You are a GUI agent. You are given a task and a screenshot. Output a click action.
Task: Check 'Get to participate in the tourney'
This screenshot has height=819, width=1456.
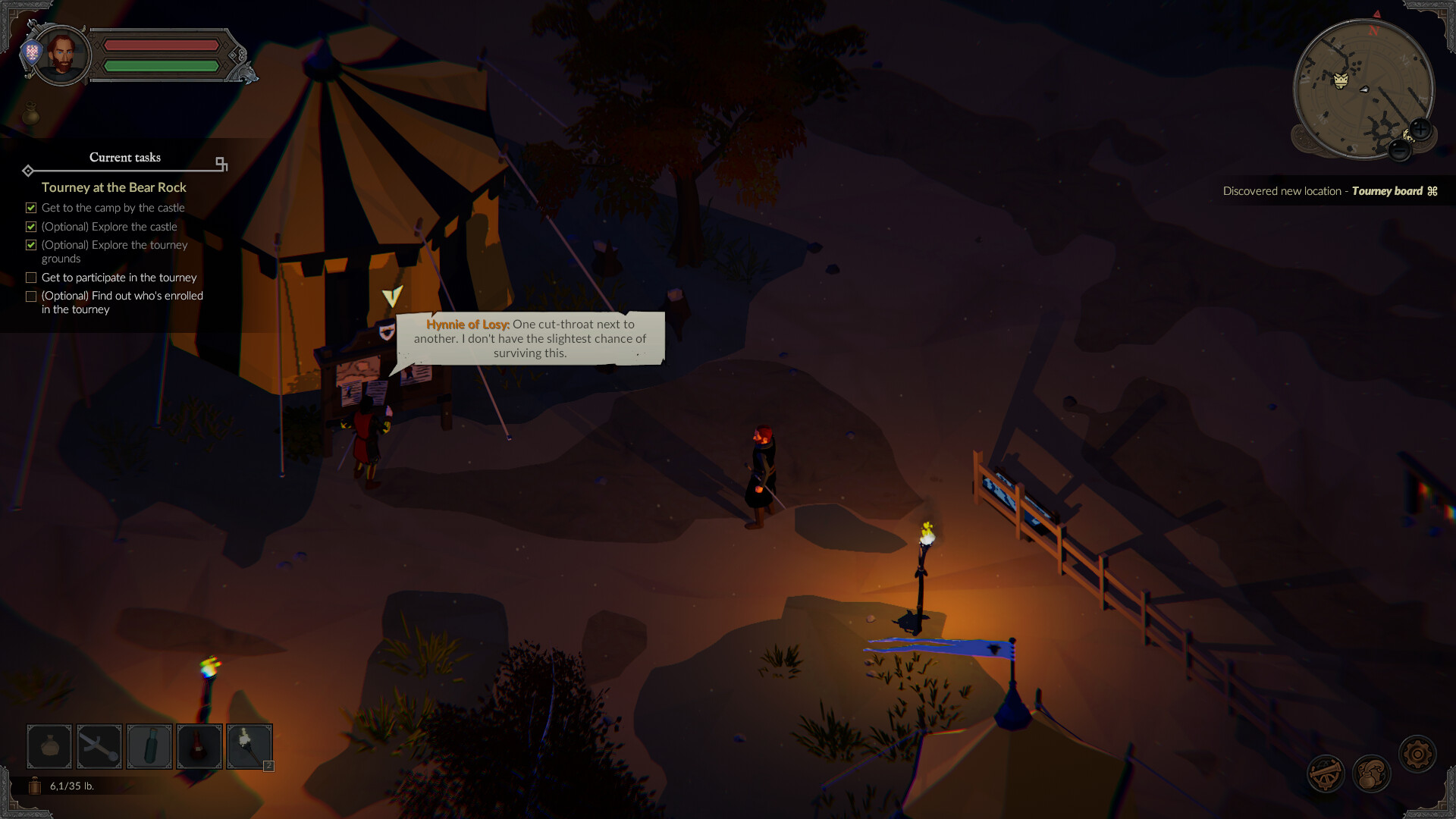pyautogui.click(x=31, y=278)
